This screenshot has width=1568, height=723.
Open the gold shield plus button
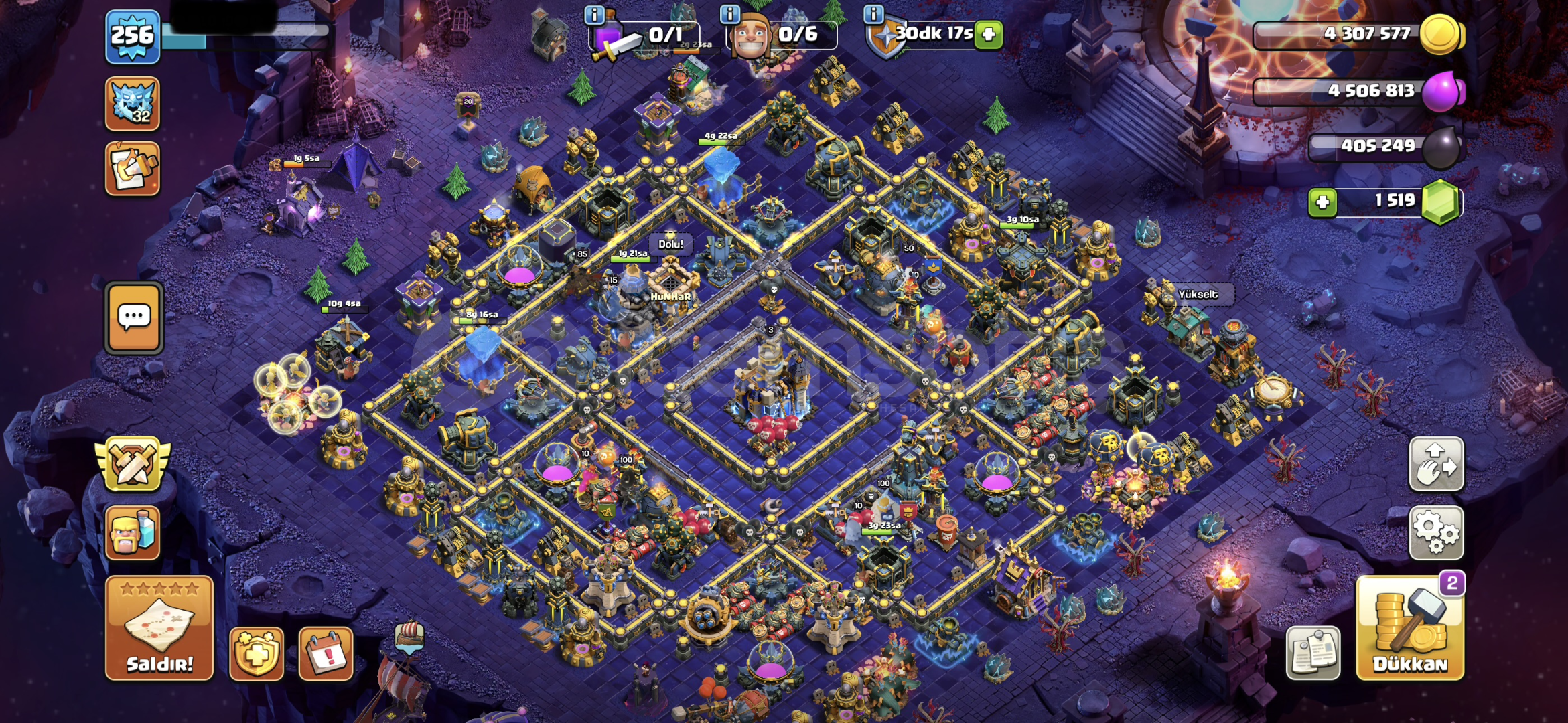257,653
